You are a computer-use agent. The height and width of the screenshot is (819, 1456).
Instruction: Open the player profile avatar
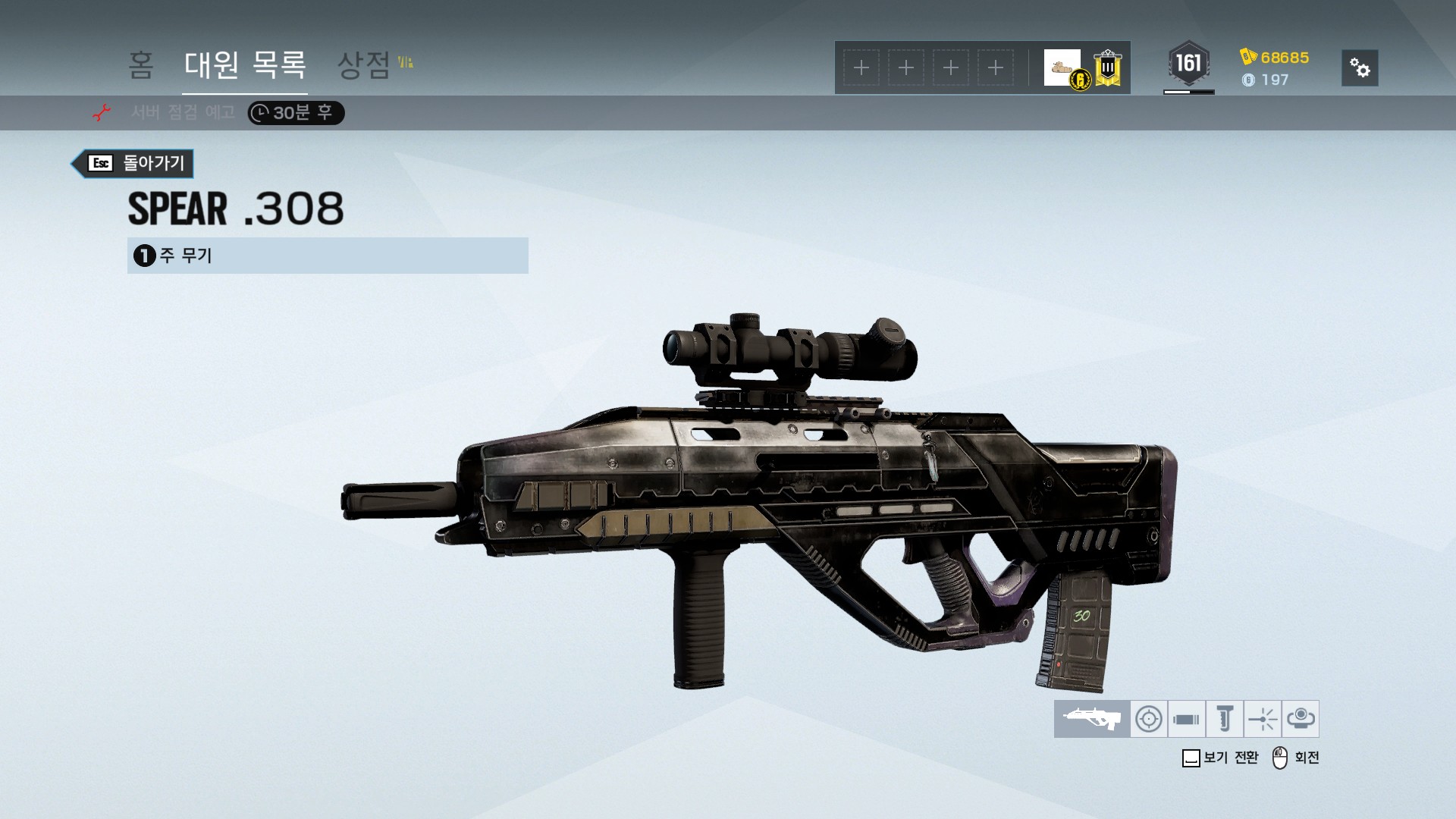coord(1062,68)
